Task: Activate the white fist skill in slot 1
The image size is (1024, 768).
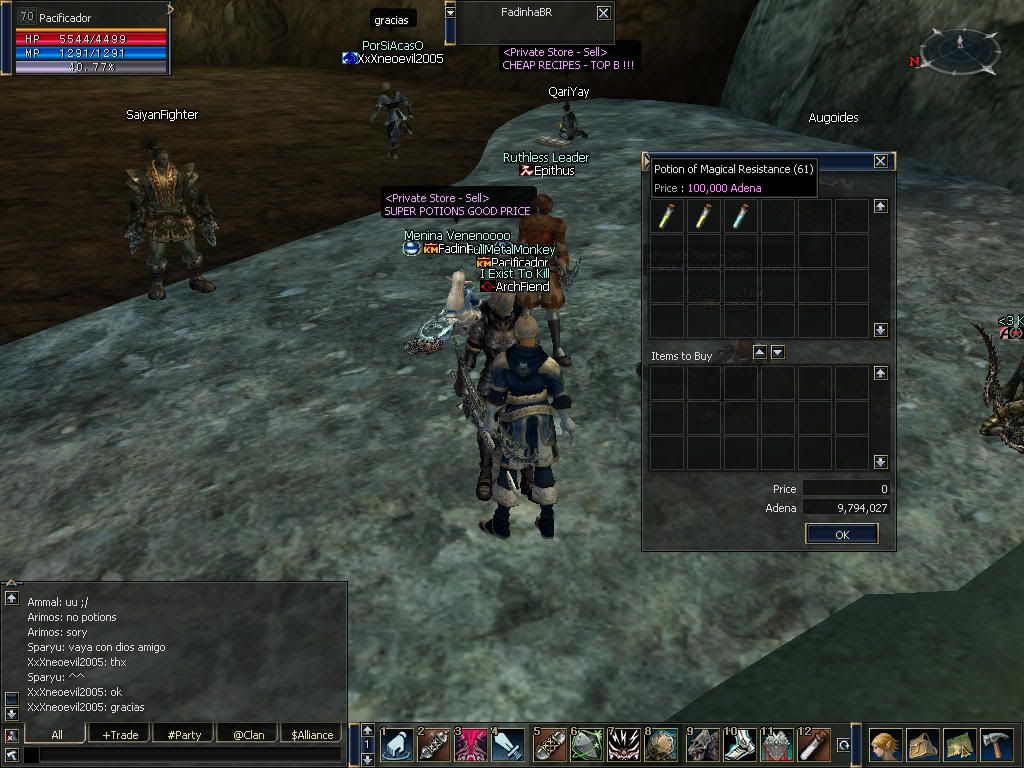Action: [x=397, y=745]
